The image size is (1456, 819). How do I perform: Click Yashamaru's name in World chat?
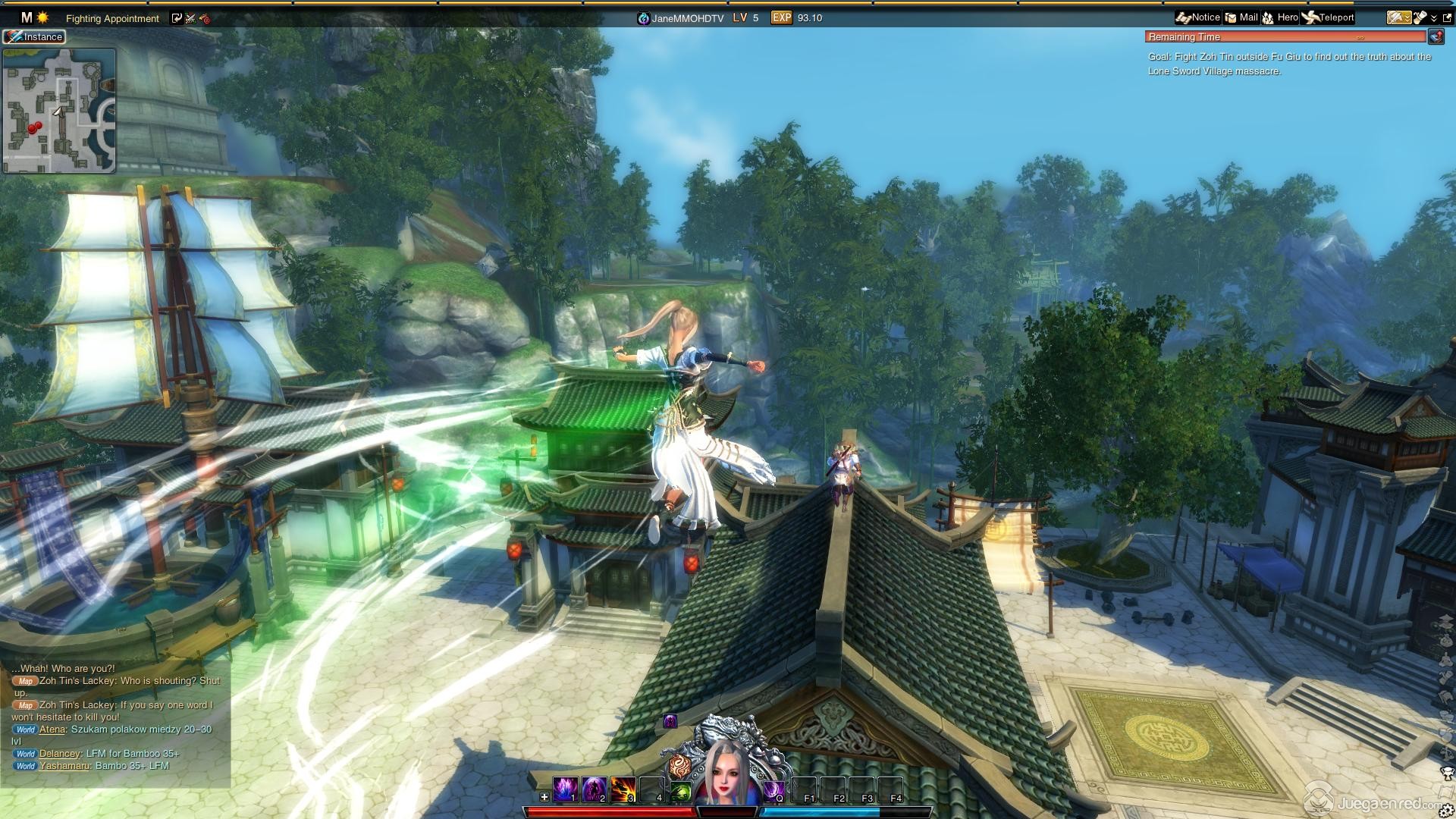(65, 766)
